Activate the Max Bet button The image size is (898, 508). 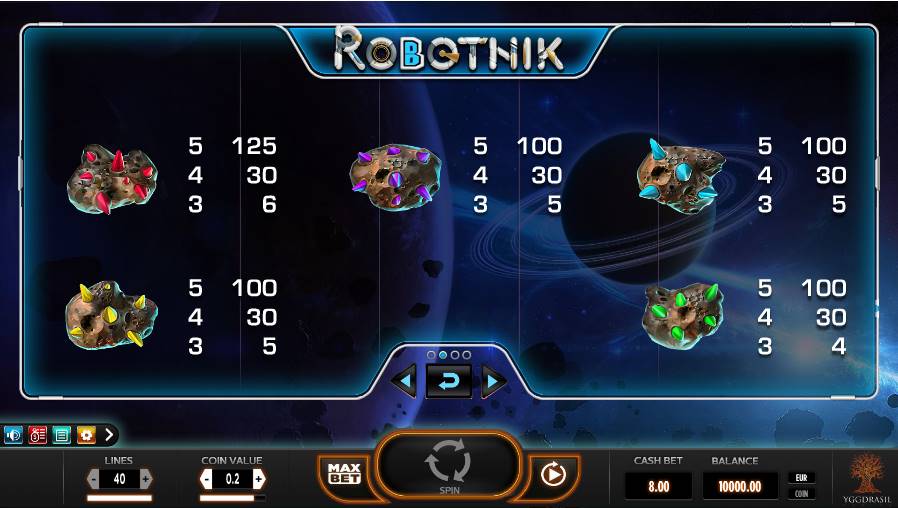(x=344, y=473)
